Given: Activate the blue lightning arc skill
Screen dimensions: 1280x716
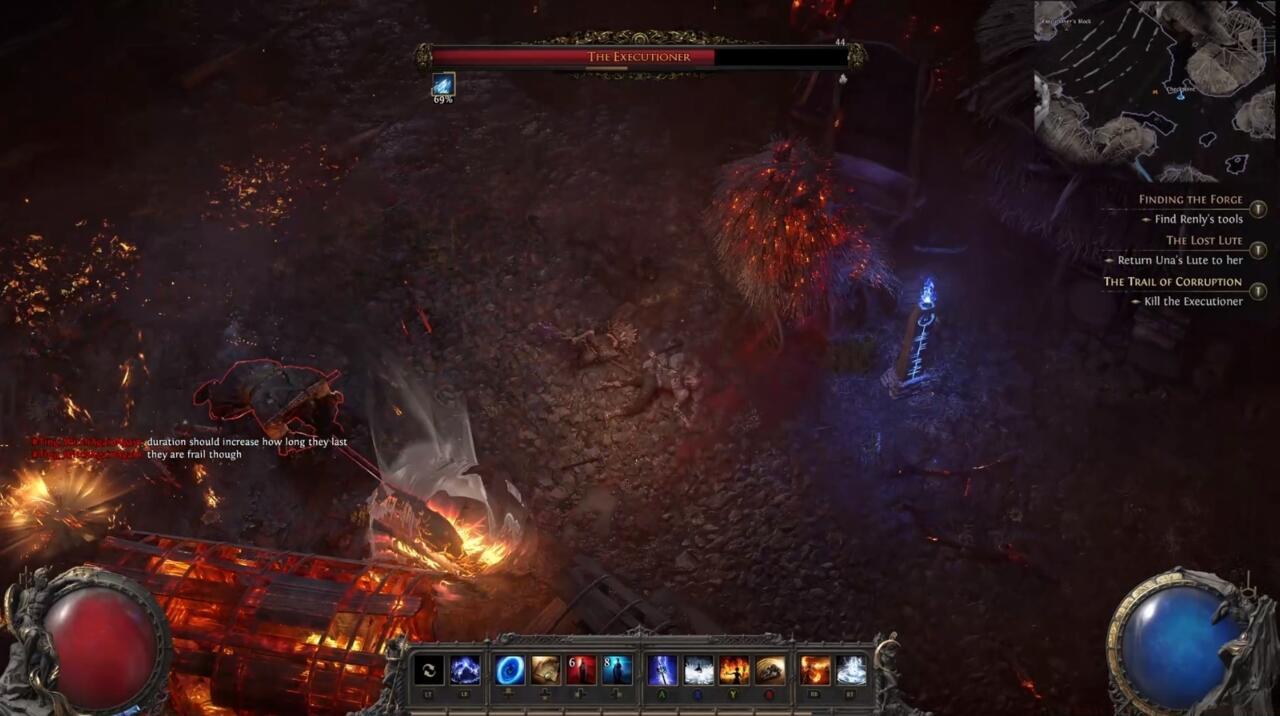Looking at the screenshot, I should click(x=465, y=670).
